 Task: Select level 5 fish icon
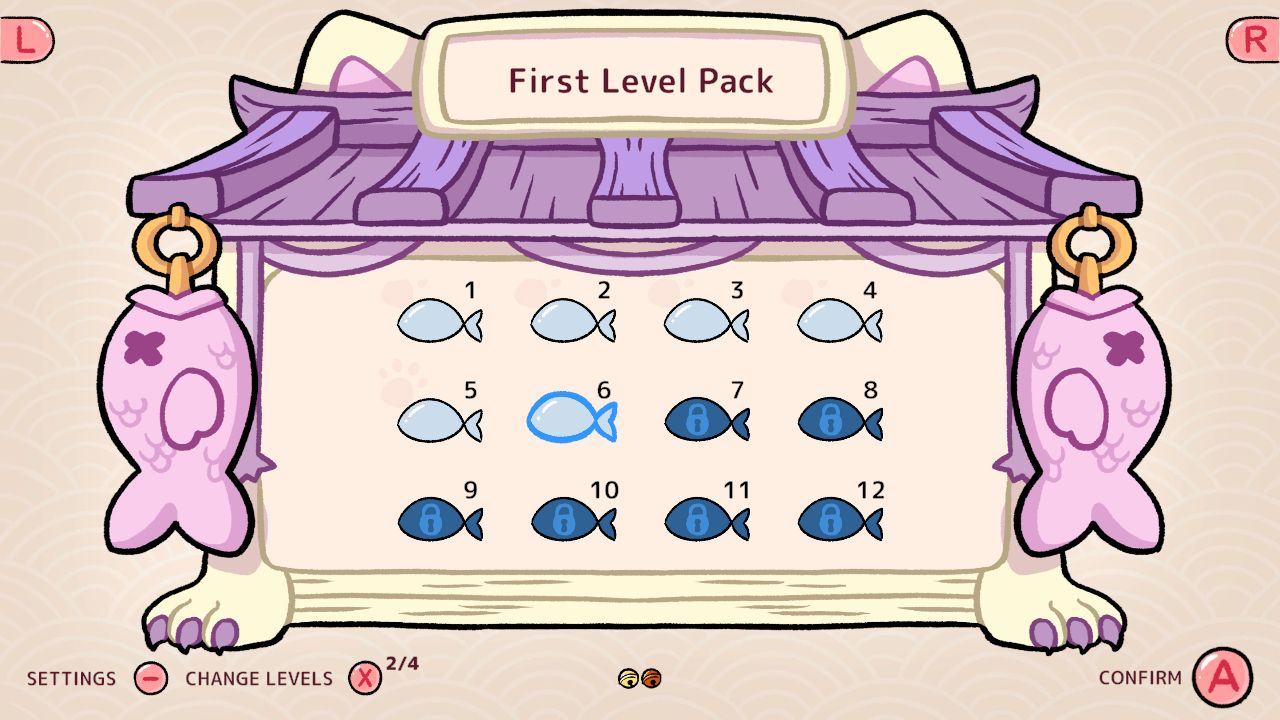coord(438,420)
